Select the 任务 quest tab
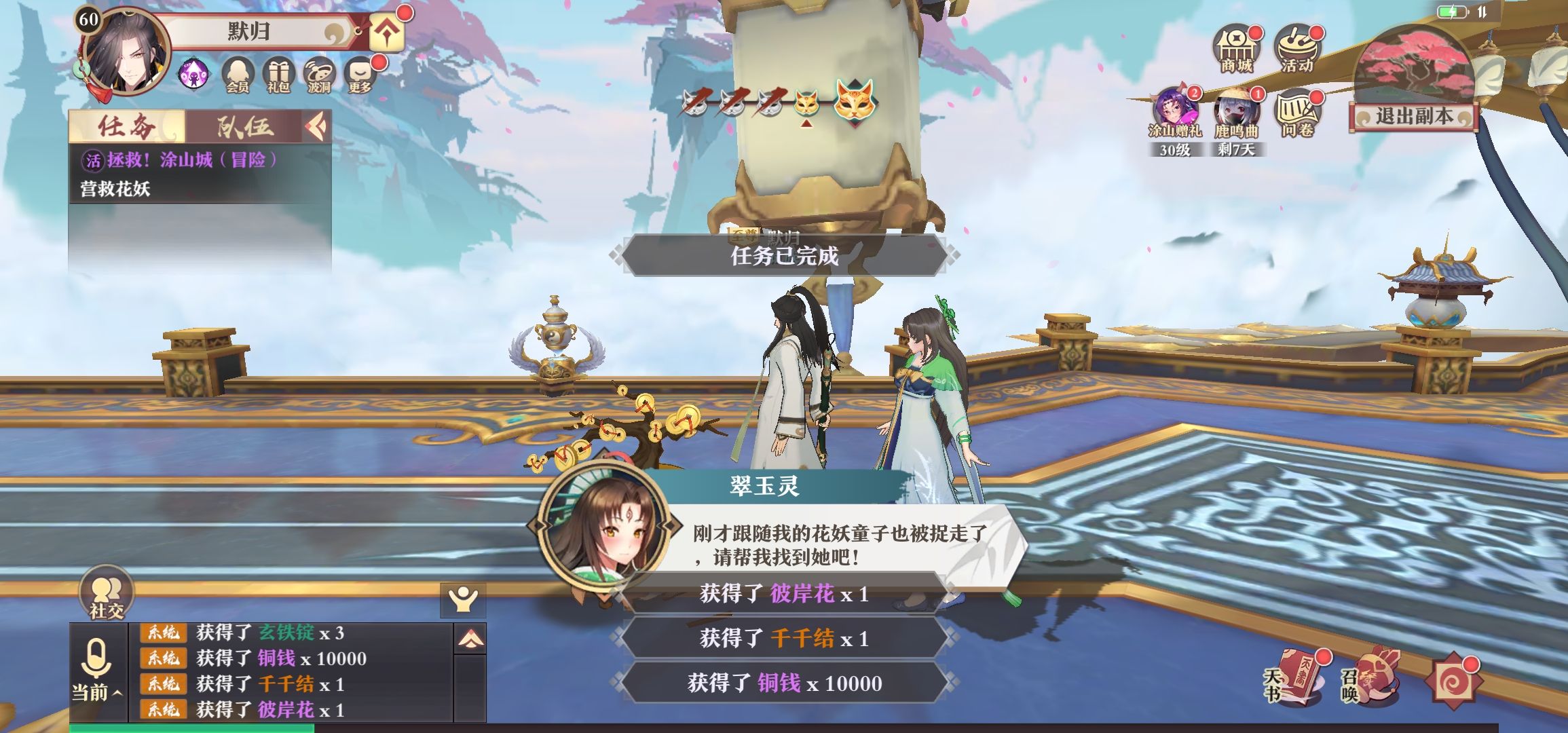Viewport: 1568px width, 733px height. [x=126, y=126]
